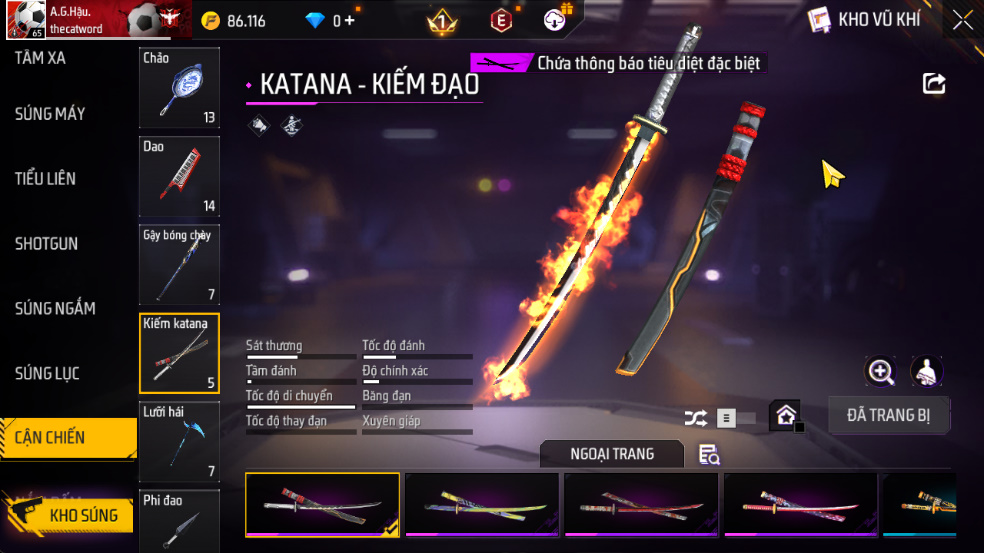Select the Chảo frying pan weapon
The image size is (984, 553).
tap(180, 88)
